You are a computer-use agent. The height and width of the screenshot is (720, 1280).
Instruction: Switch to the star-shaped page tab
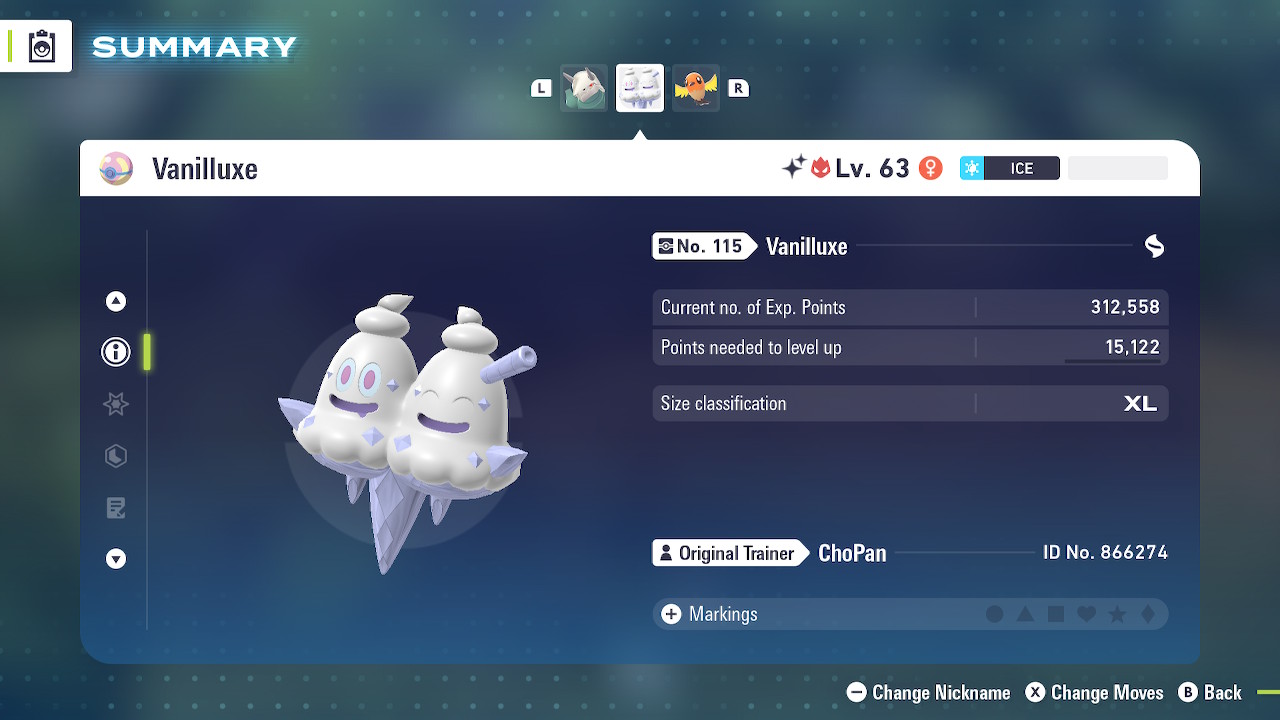pos(116,404)
